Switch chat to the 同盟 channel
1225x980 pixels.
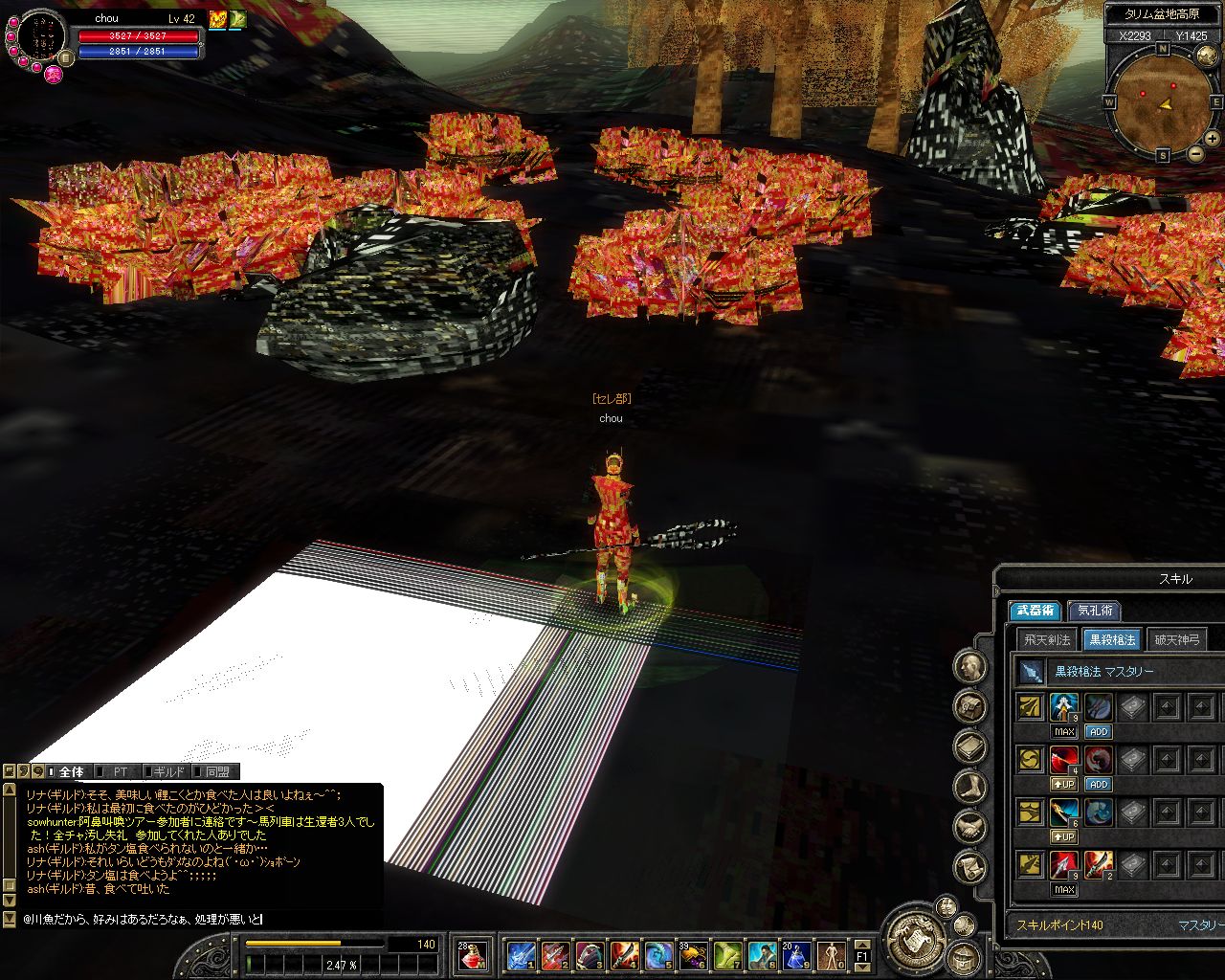(217, 771)
